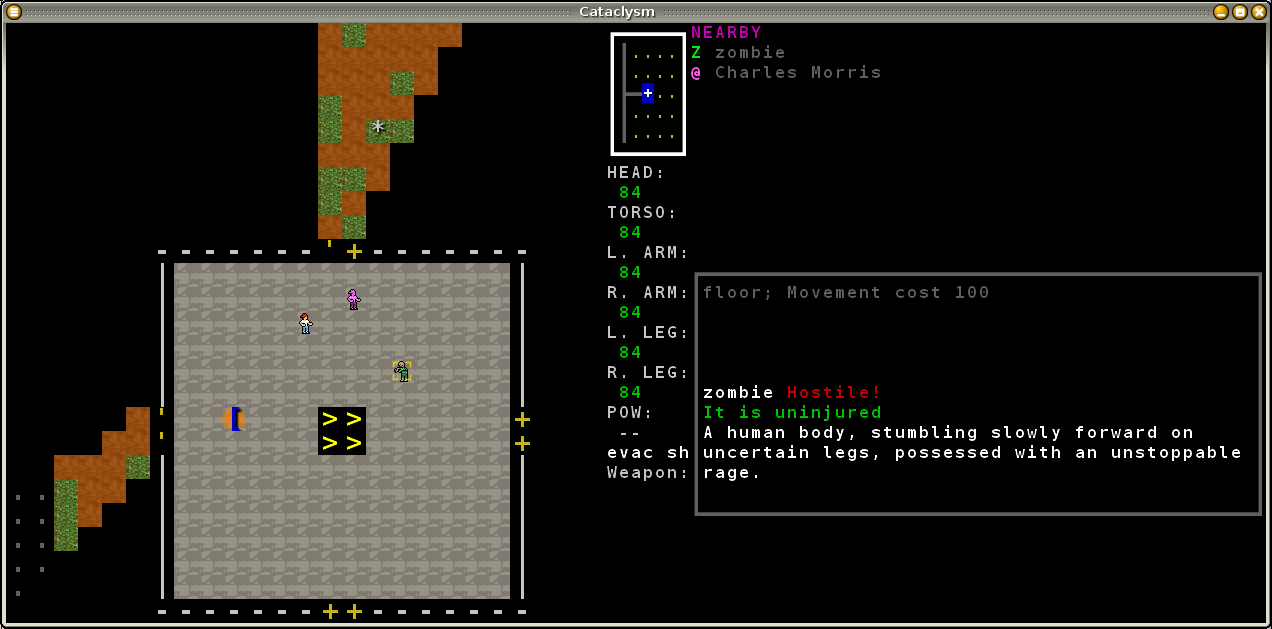The width and height of the screenshot is (1272, 629).
Task: Click the overmap minimap panel
Action: coord(648,94)
